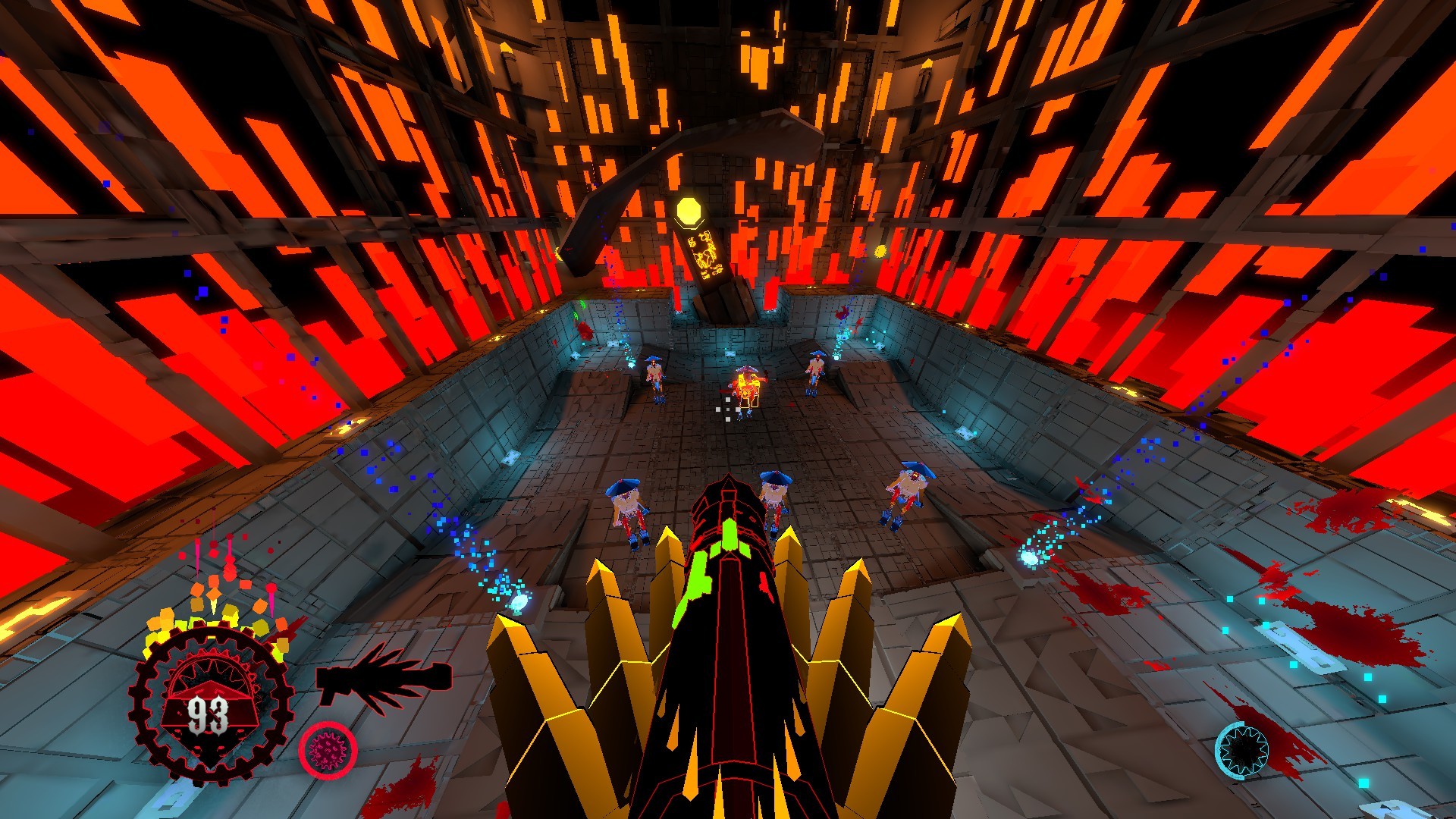Click the small yellow orb on the right wall
The height and width of the screenshot is (819, 1456).
[x=880, y=250]
